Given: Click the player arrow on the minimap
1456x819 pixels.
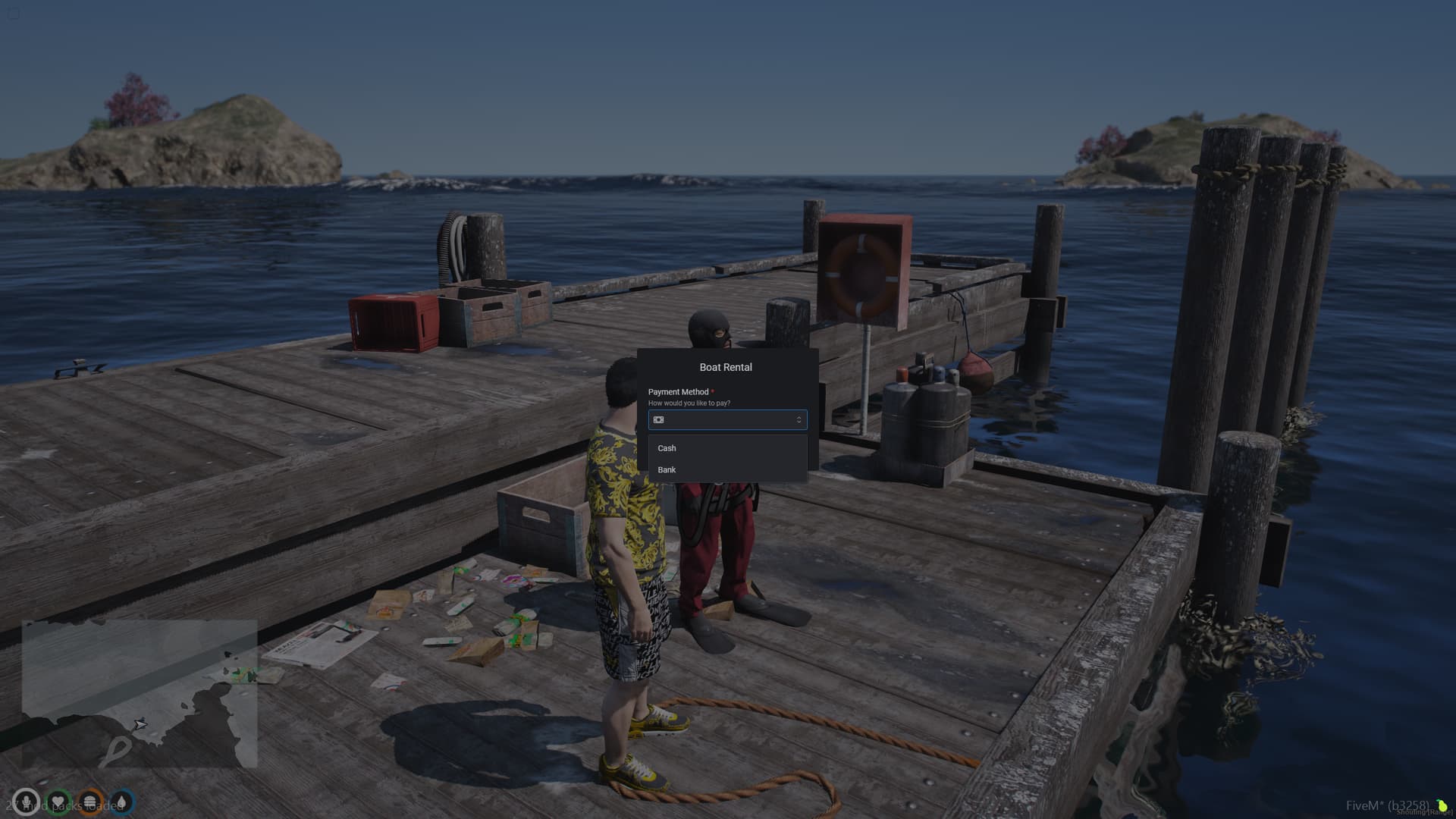Looking at the screenshot, I should click(x=140, y=725).
